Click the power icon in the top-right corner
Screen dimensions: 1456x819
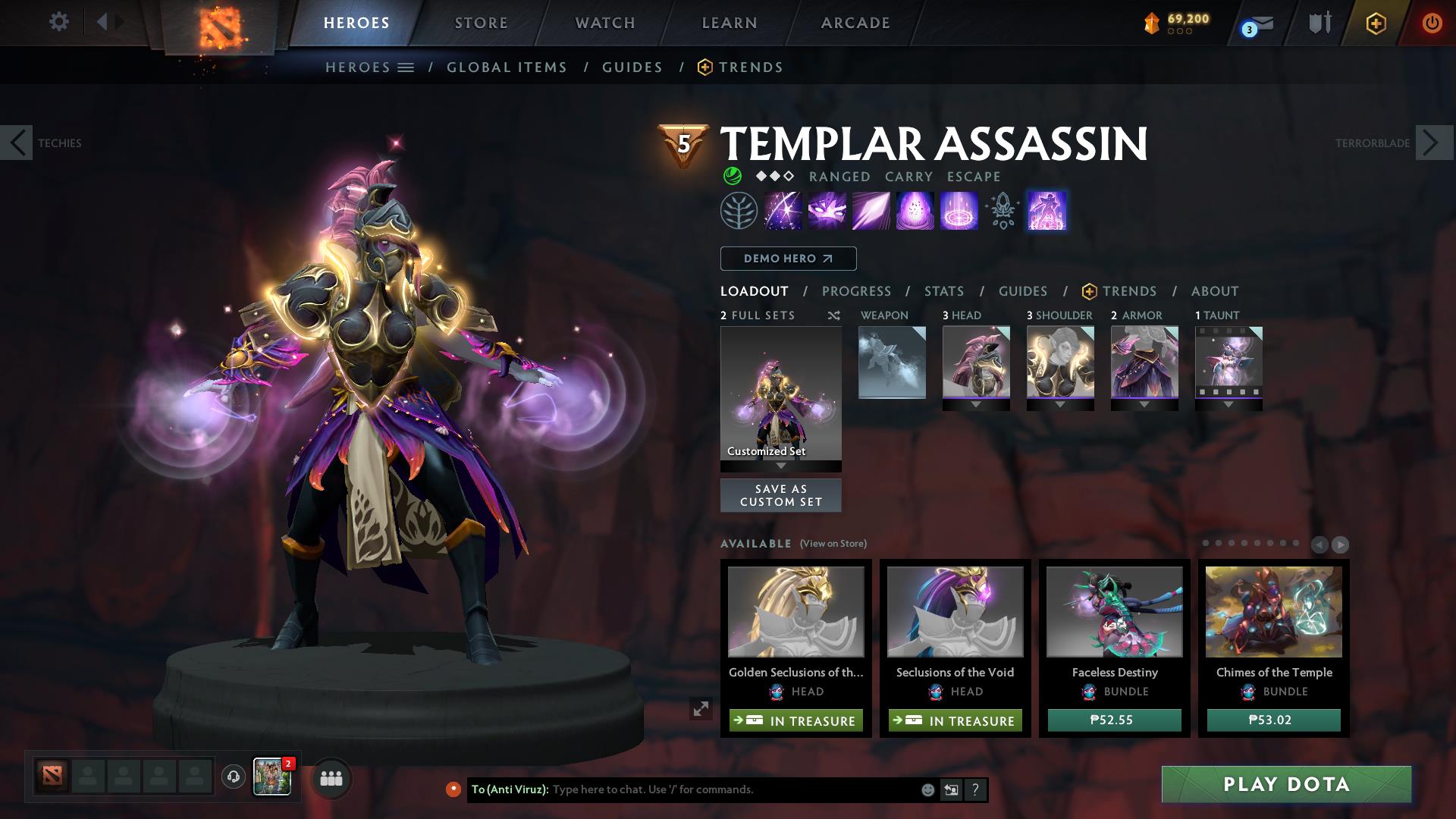click(1432, 23)
